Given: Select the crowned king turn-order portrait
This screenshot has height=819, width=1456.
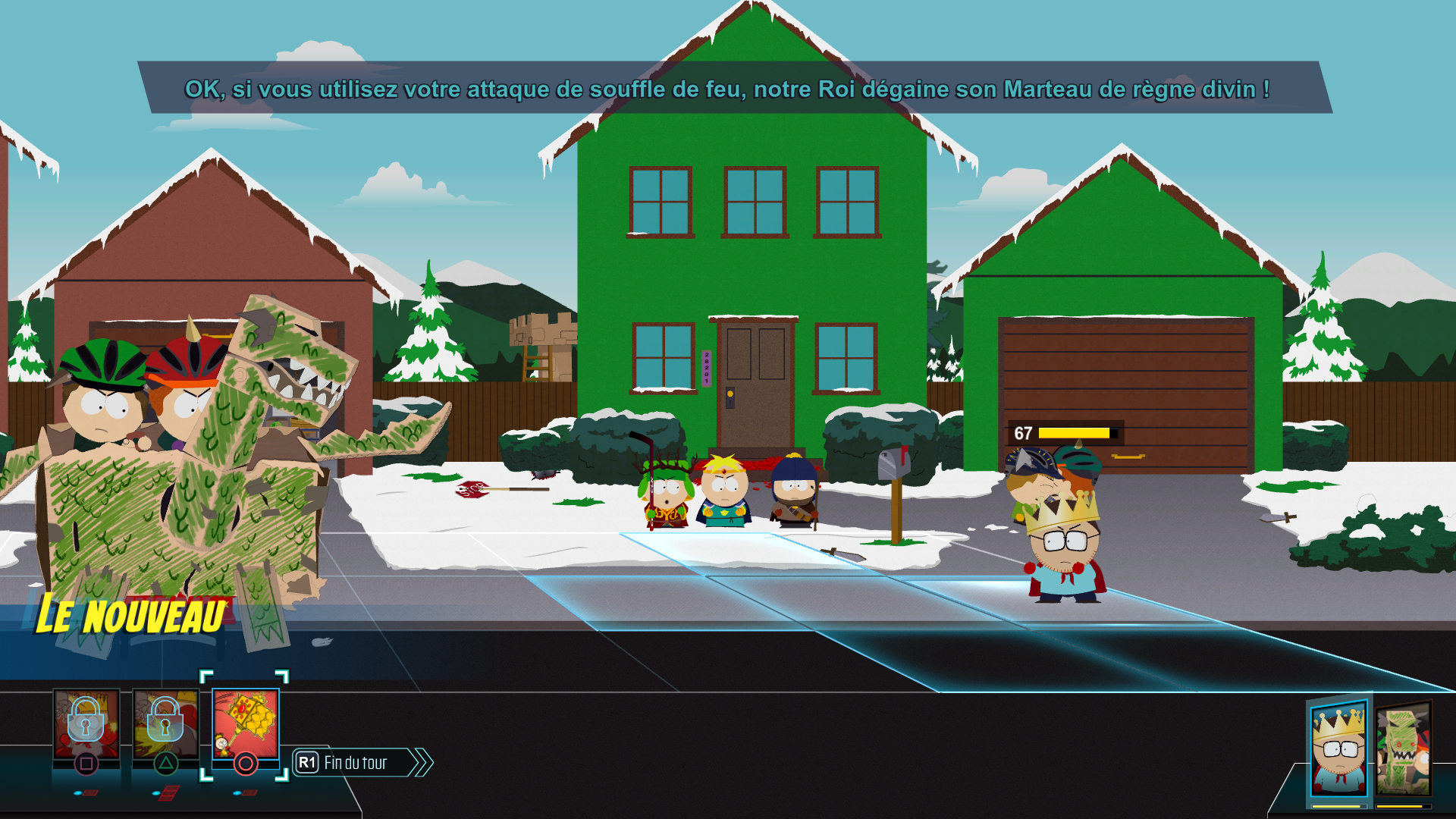Looking at the screenshot, I should coord(1339,749).
